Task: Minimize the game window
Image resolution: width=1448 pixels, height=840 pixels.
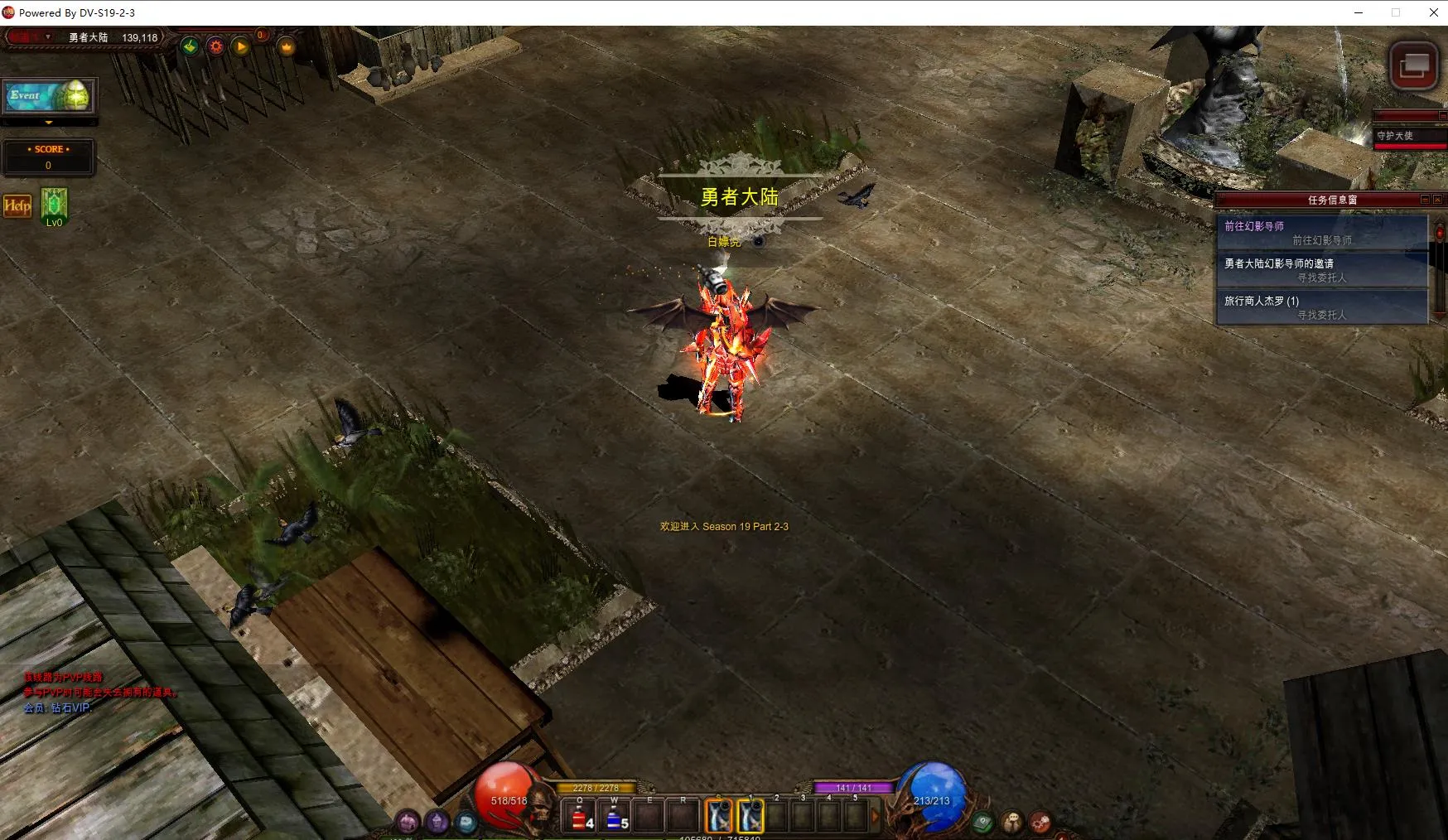Action: (x=1359, y=12)
